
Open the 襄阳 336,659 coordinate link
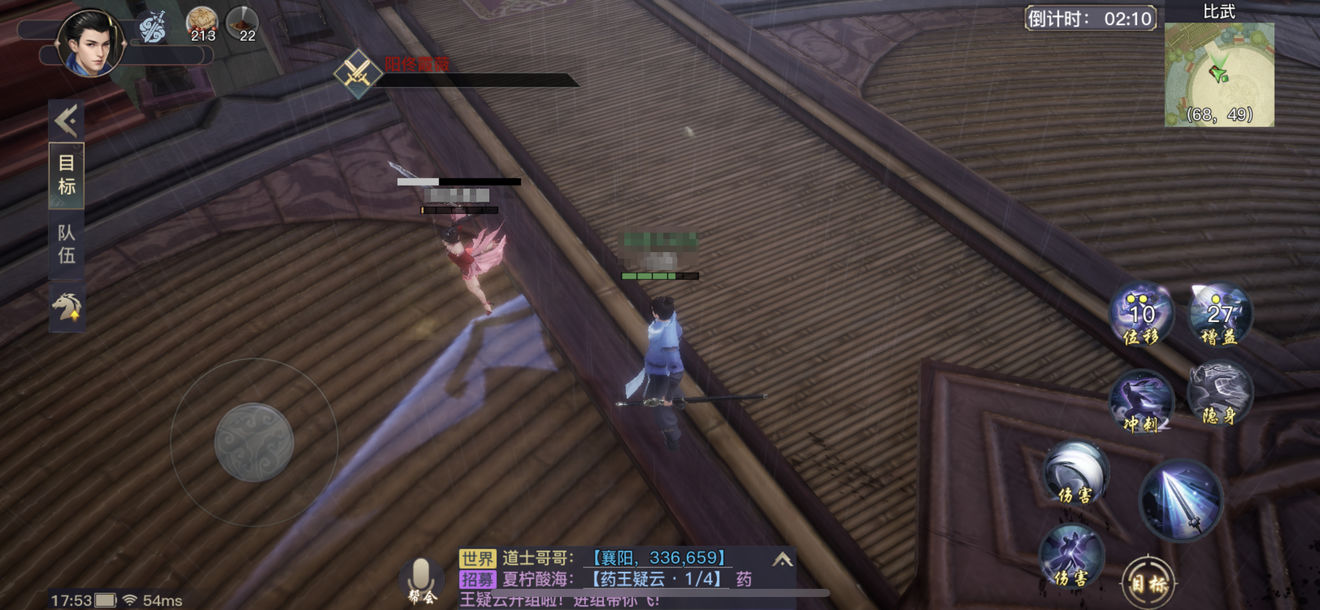pyautogui.click(x=657, y=558)
